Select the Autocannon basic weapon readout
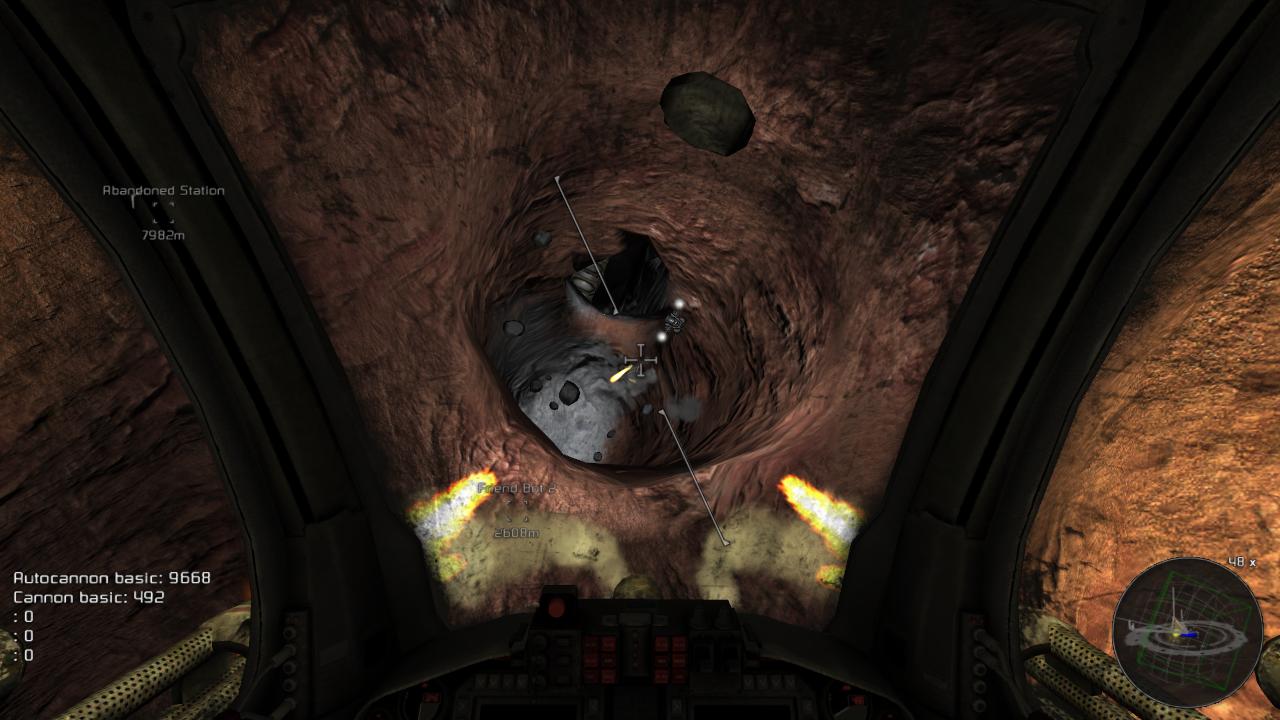The width and height of the screenshot is (1280, 720). click(105, 577)
